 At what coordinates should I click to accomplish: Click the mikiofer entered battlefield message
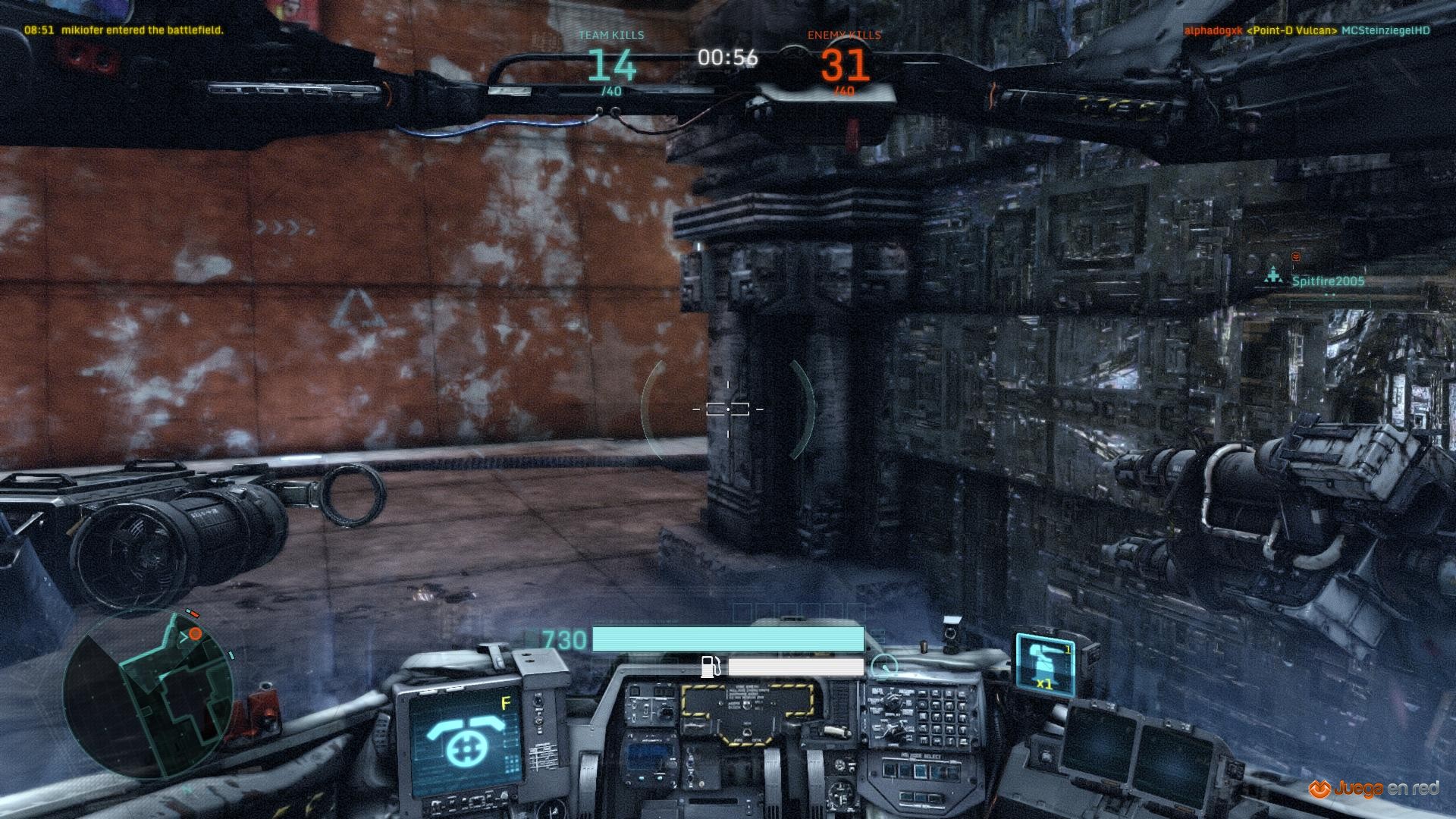click(x=124, y=30)
